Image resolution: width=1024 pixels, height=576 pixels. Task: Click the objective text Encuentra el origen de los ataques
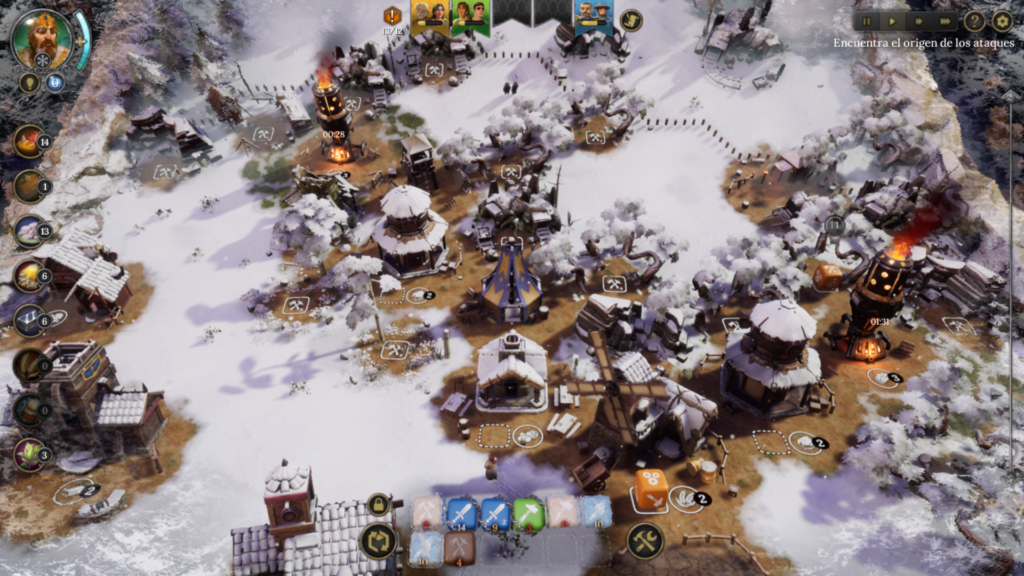[924, 43]
